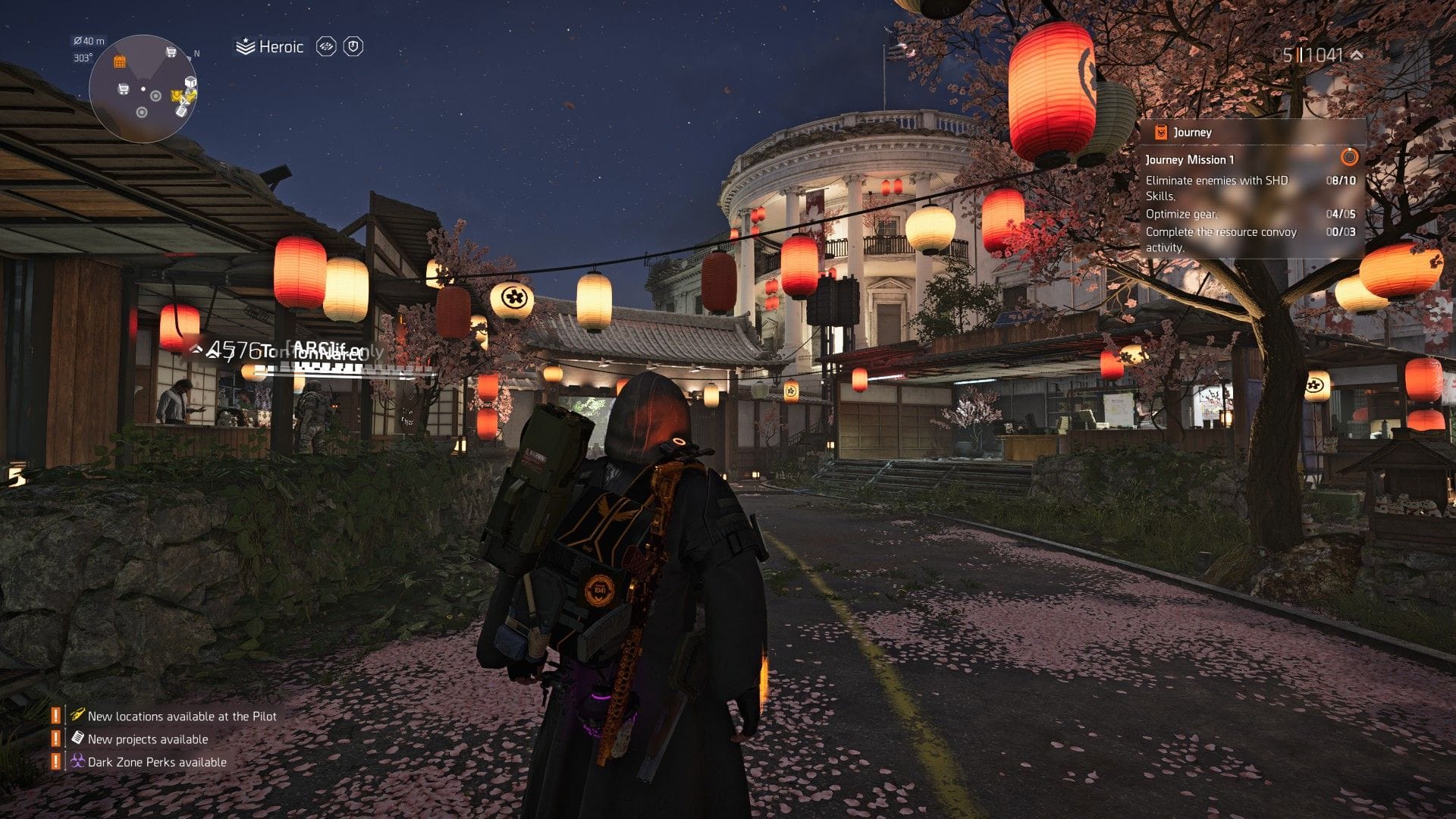Click the octagonal directive eye icon beside Heroic
The image size is (1456, 819).
click(326, 46)
